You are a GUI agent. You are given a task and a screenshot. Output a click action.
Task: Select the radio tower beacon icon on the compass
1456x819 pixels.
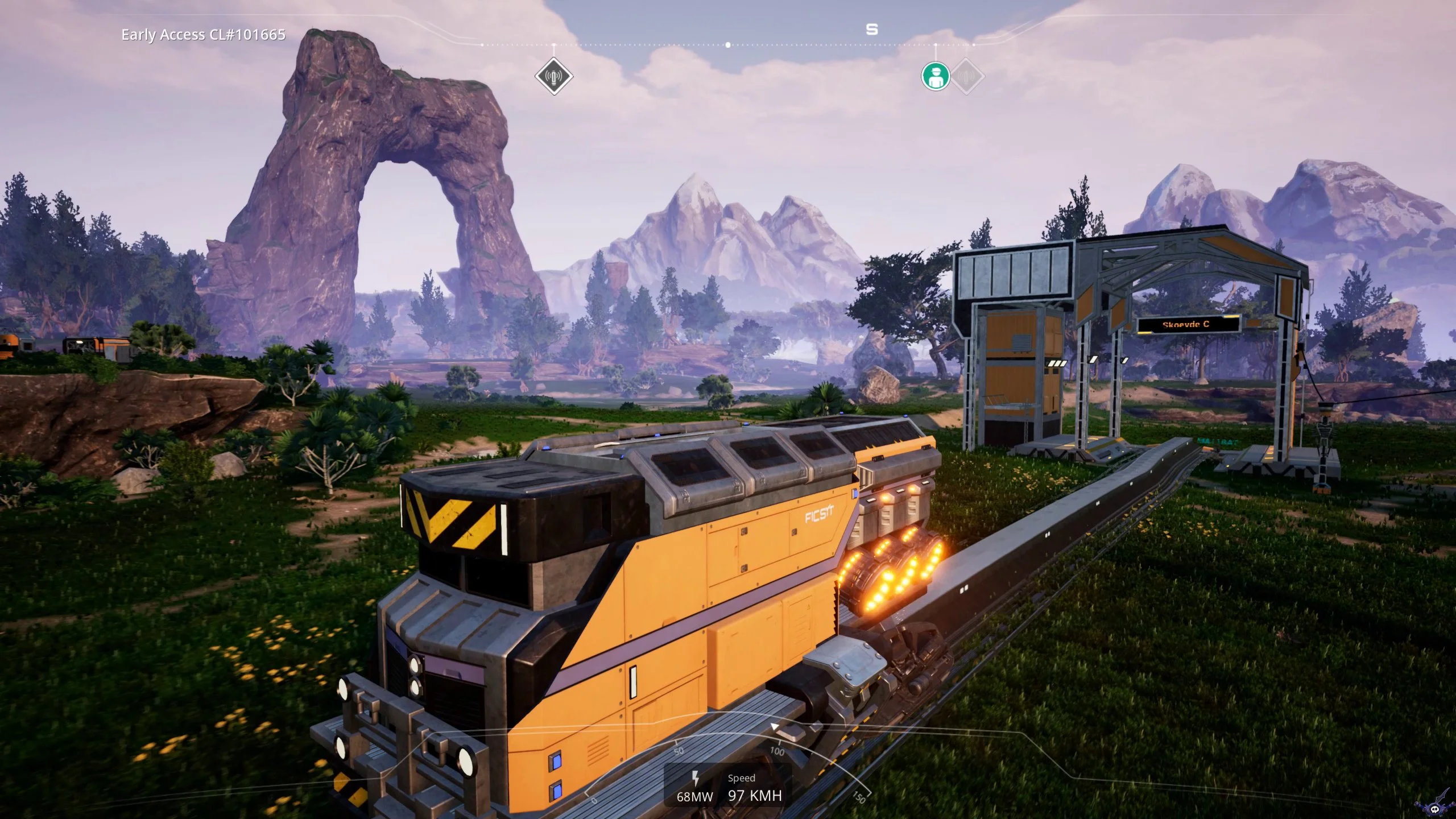pyautogui.click(x=555, y=75)
